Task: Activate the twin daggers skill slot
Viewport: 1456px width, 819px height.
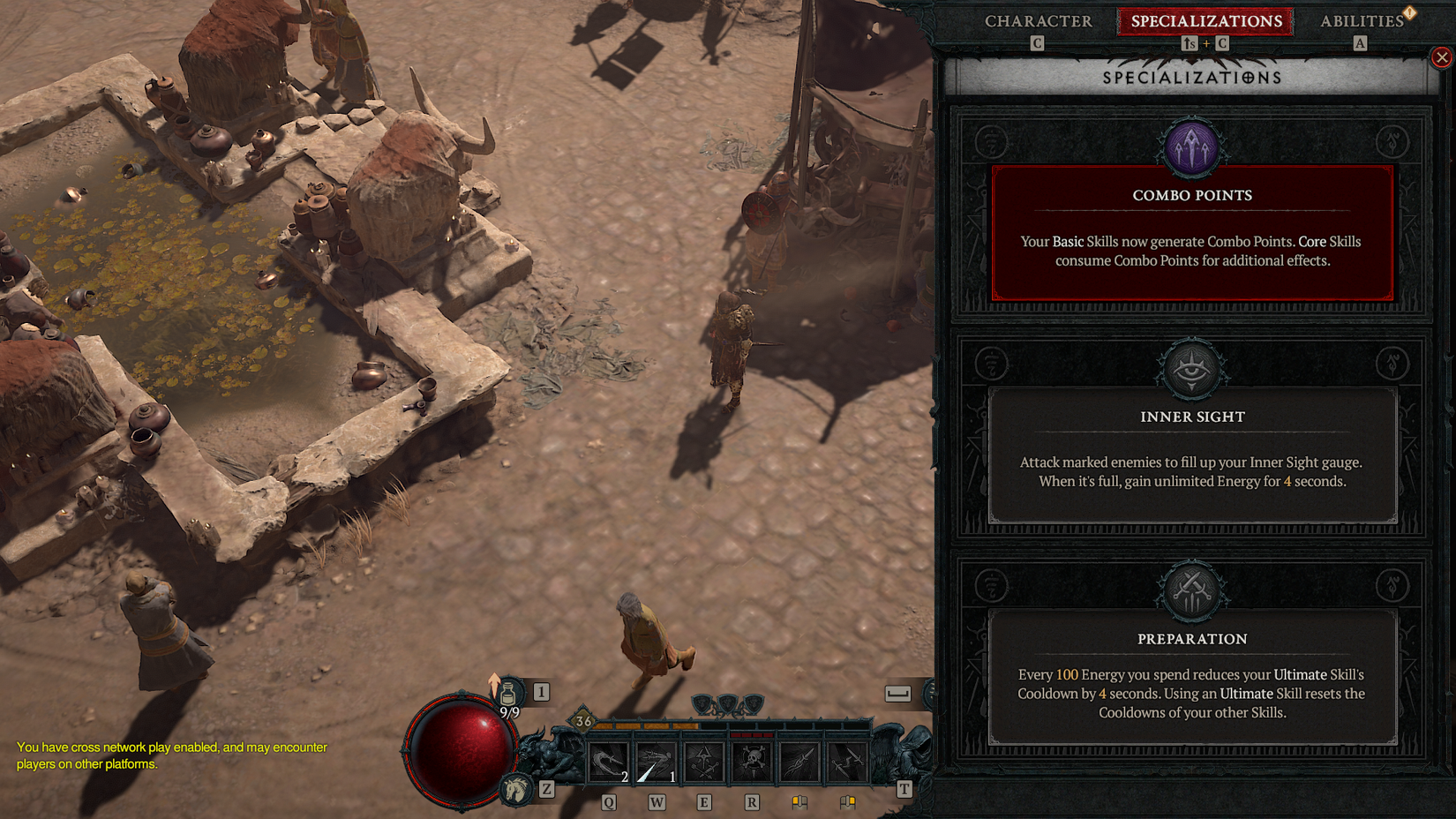Action: click(x=847, y=763)
